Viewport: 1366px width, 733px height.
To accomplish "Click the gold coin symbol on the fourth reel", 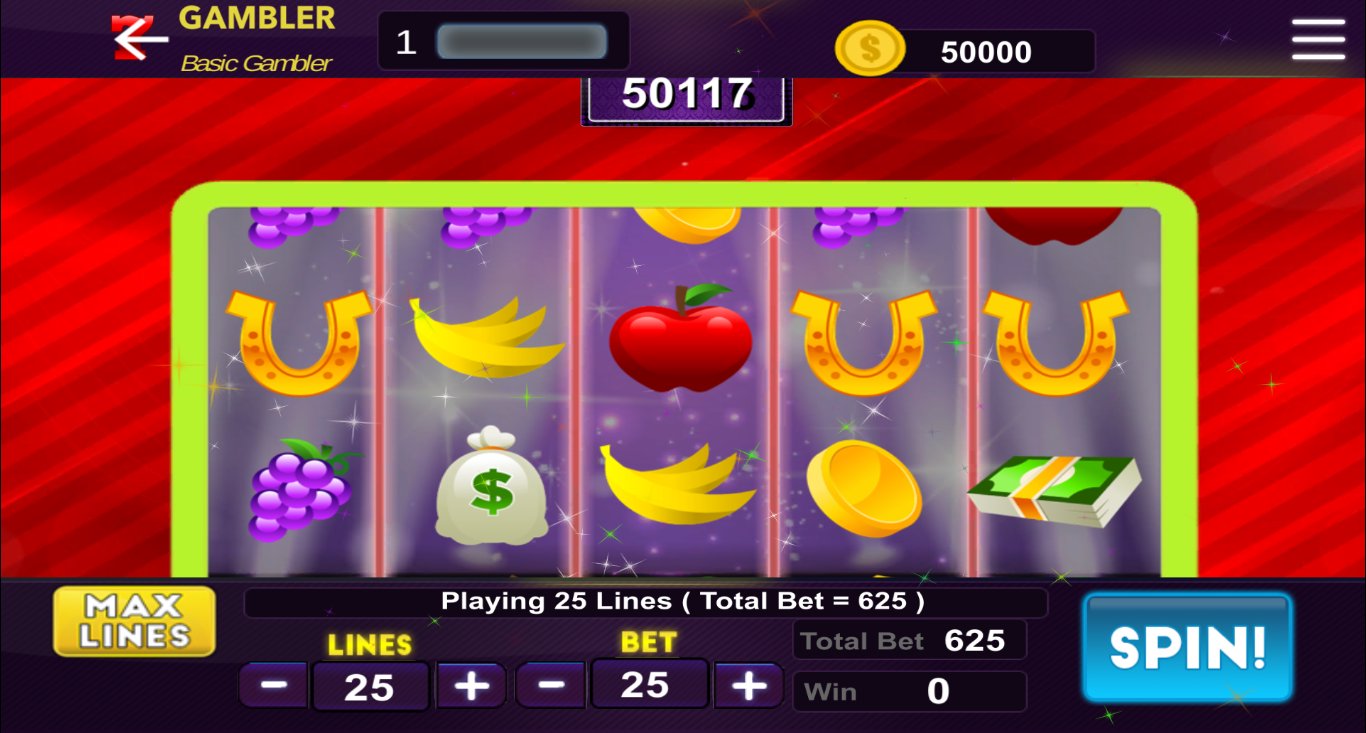I will 865,485.
